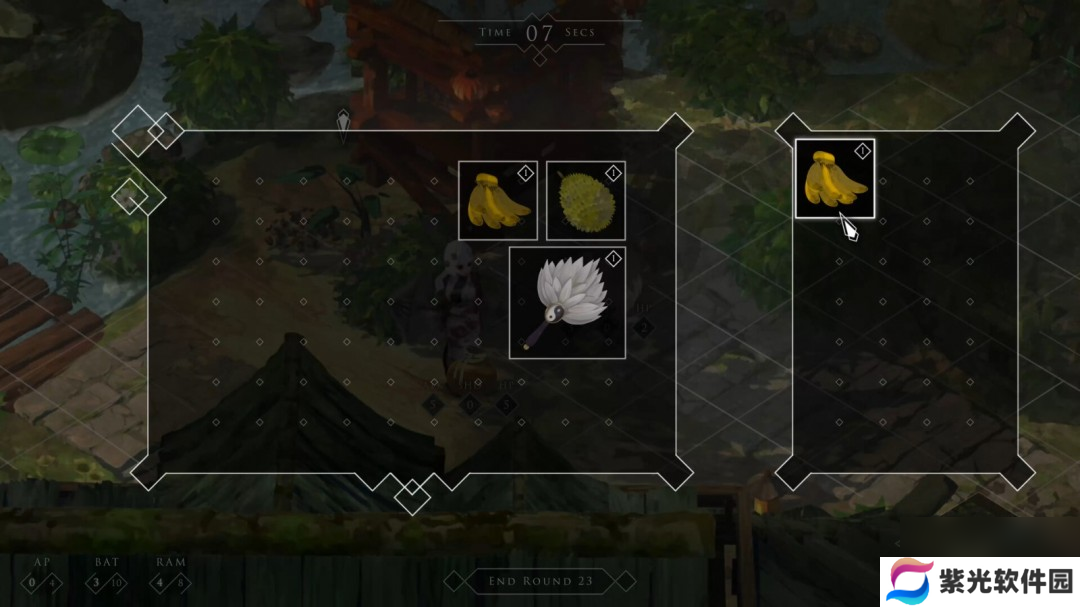Viewport: 1080px width, 607px height.
Task: Click the End Round 23 button
Action: [540, 581]
